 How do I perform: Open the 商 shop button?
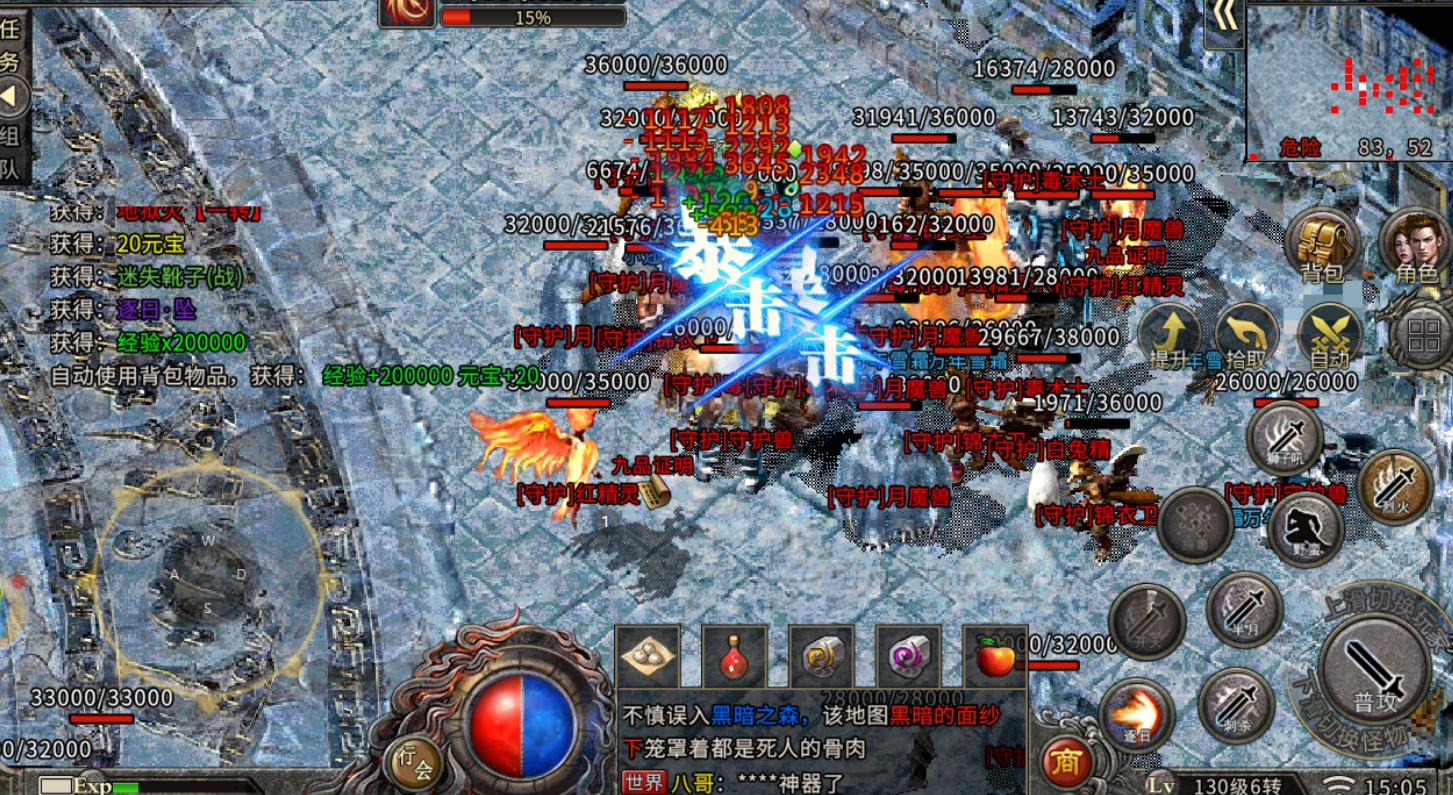coord(1066,763)
